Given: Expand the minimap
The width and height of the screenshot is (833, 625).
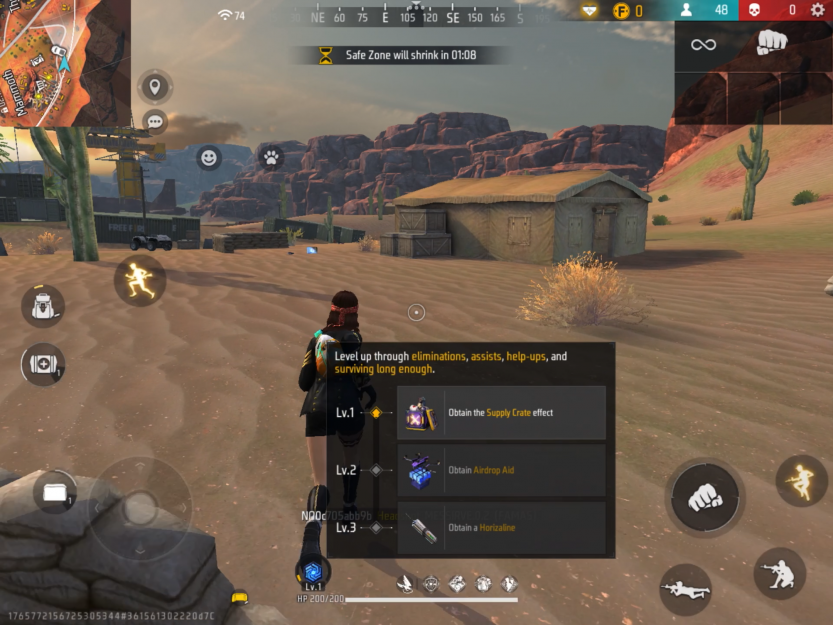Looking at the screenshot, I should pos(64,61).
